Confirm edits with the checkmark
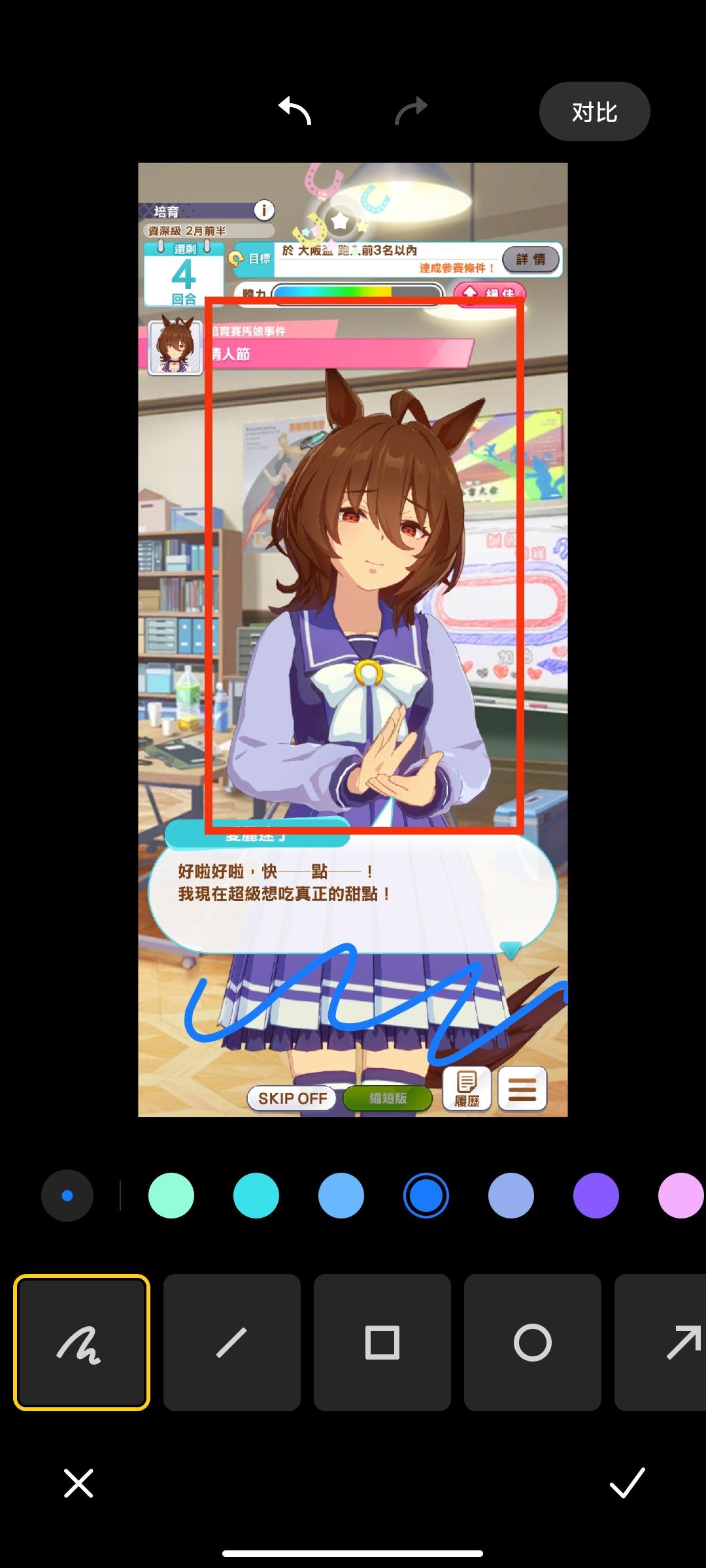The image size is (706, 1568). point(628,1483)
